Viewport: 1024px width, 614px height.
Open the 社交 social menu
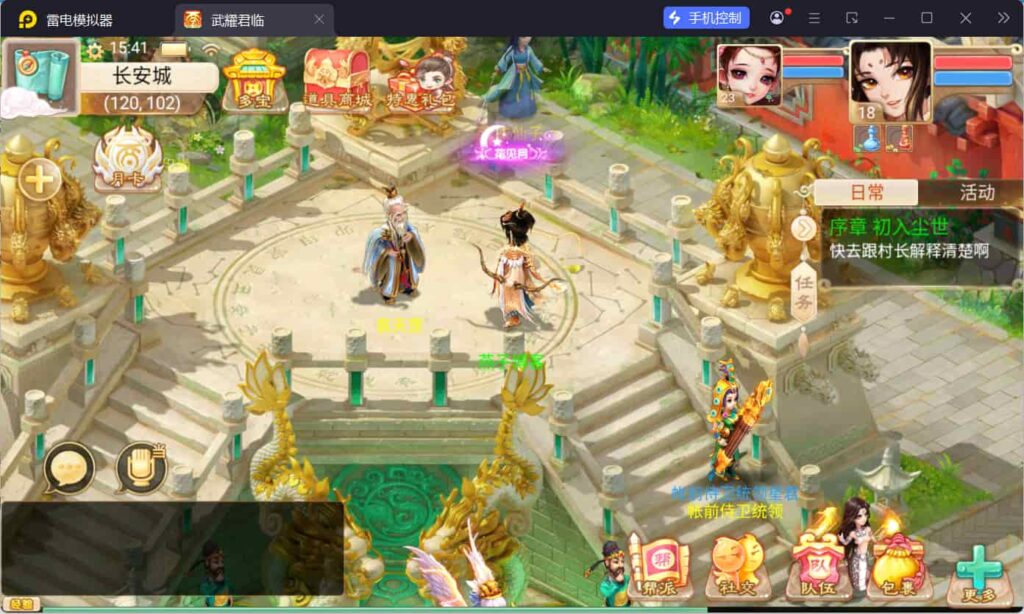point(739,567)
